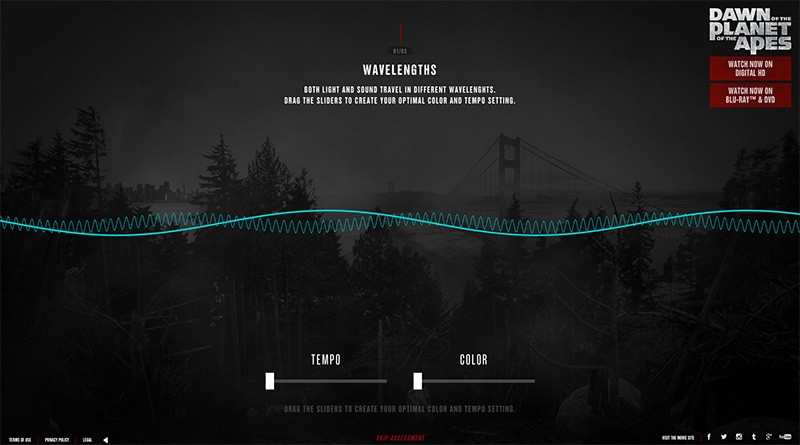This screenshot has width=800, height=445.
Task: Open the Twitter bird icon
Action: pos(723,437)
